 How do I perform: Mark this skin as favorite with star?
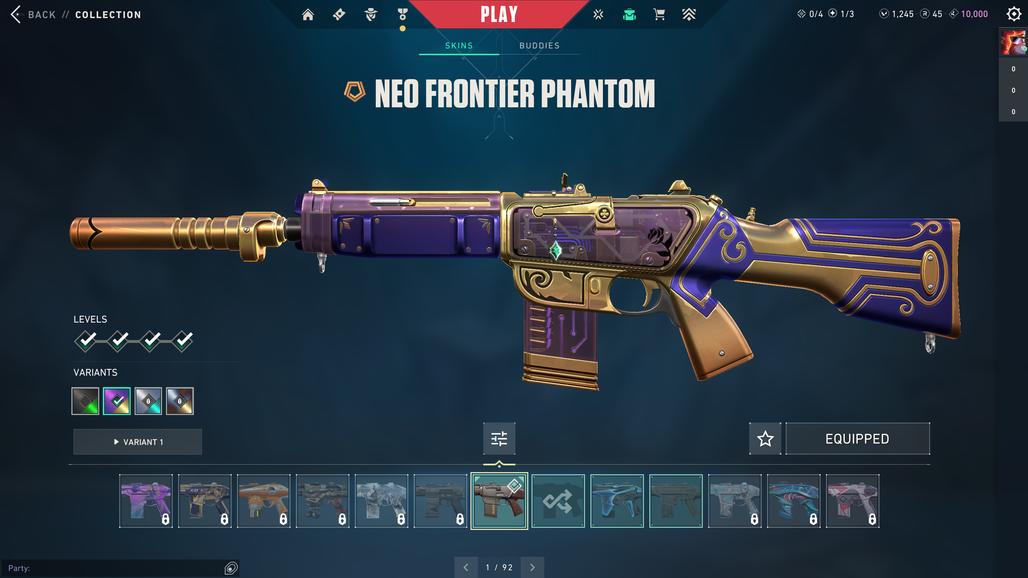(765, 439)
